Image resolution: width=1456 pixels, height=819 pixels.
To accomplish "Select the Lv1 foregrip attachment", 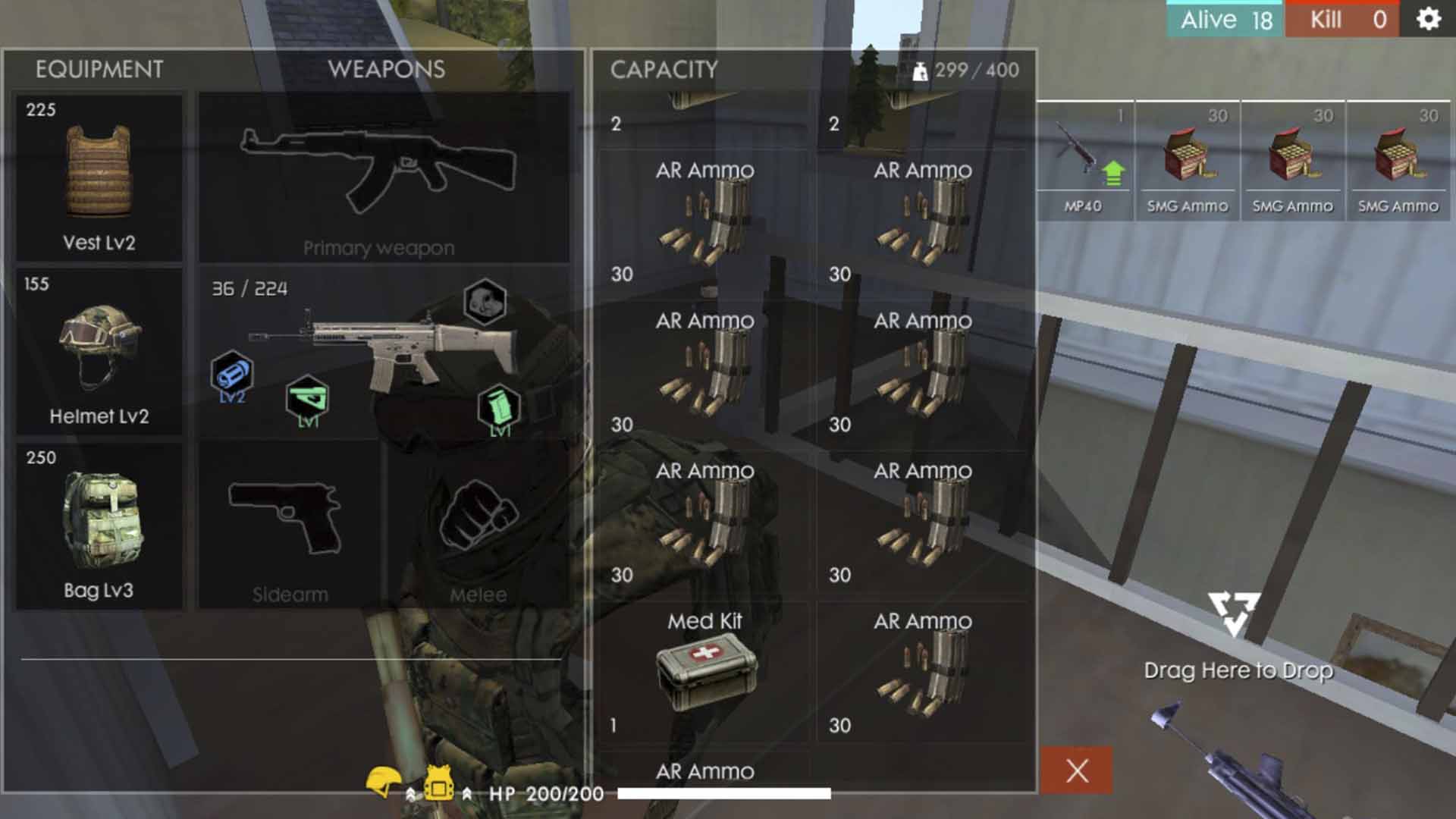I will [307, 399].
